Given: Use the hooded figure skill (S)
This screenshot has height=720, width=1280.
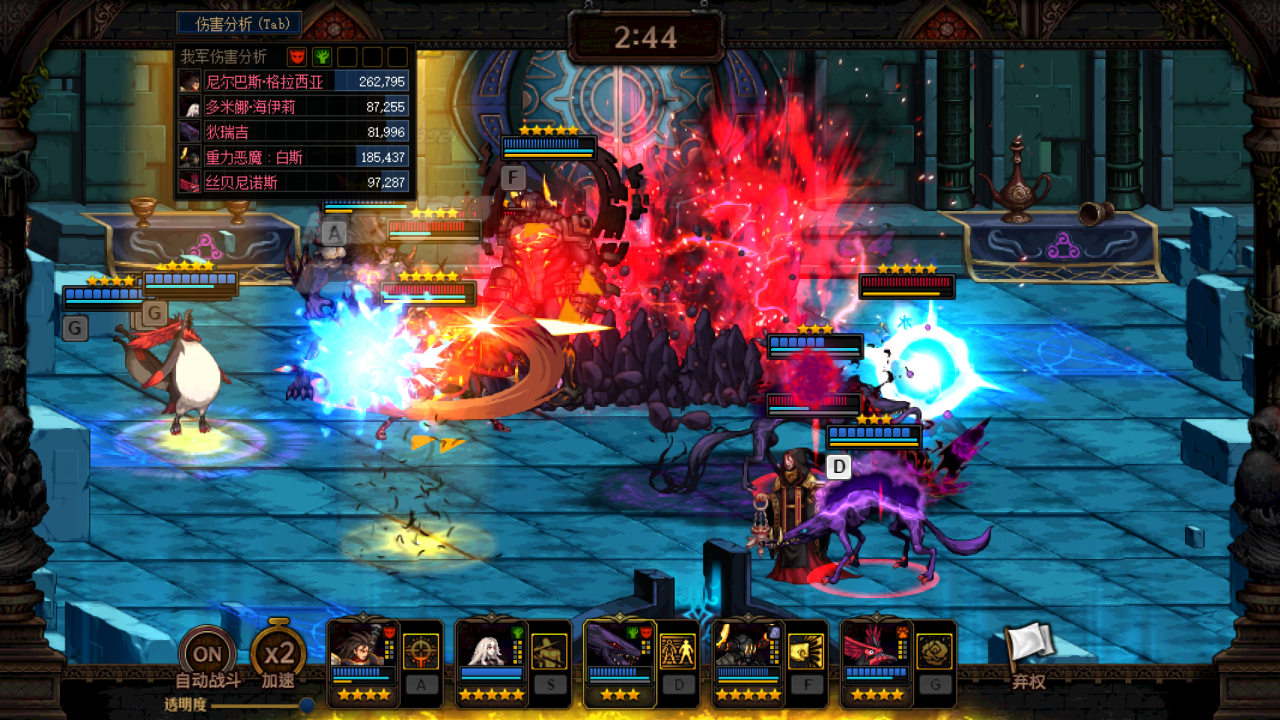Looking at the screenshot, I should [x=549, y=652].
